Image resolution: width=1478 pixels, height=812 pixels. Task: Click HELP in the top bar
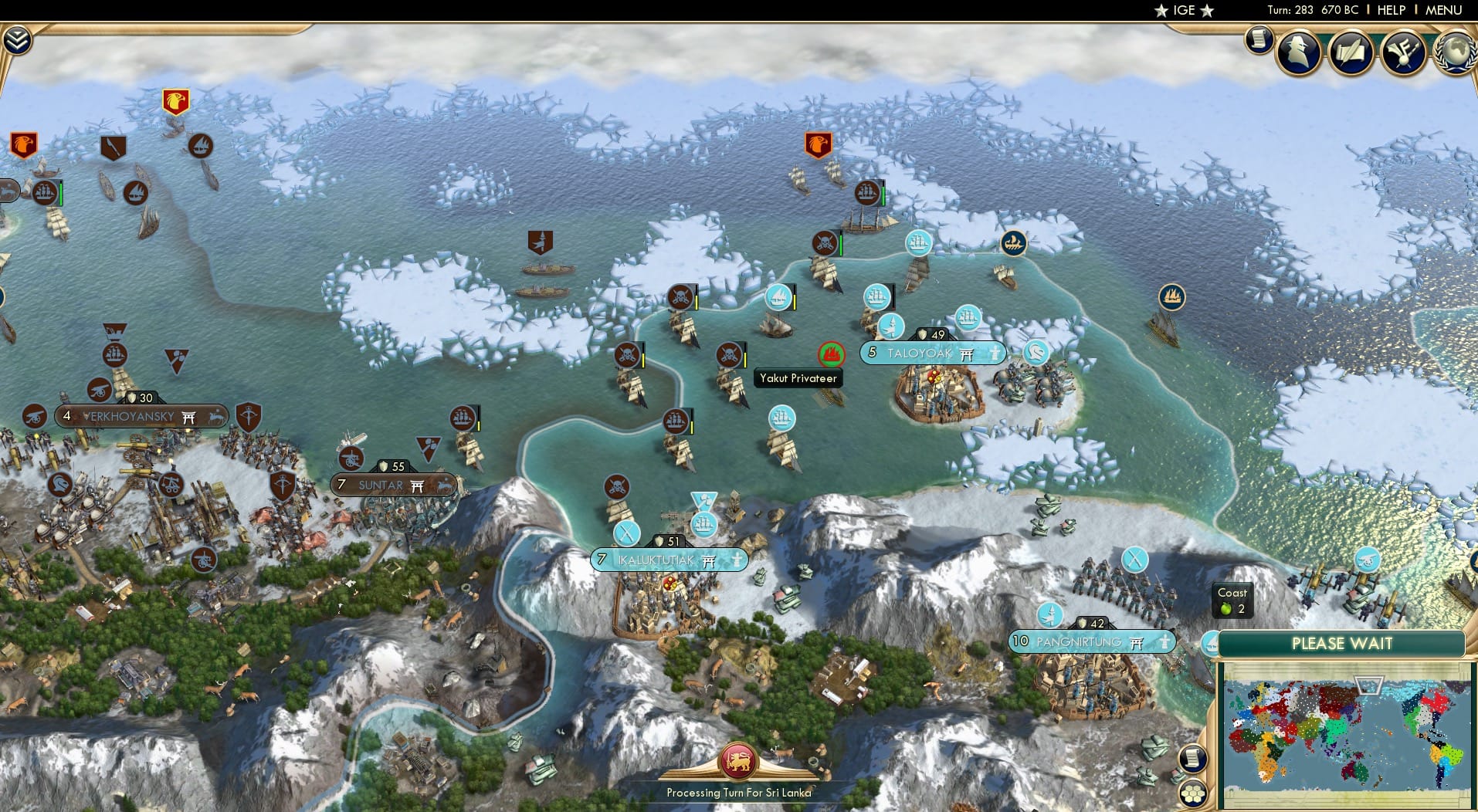tap(1391, 10)
